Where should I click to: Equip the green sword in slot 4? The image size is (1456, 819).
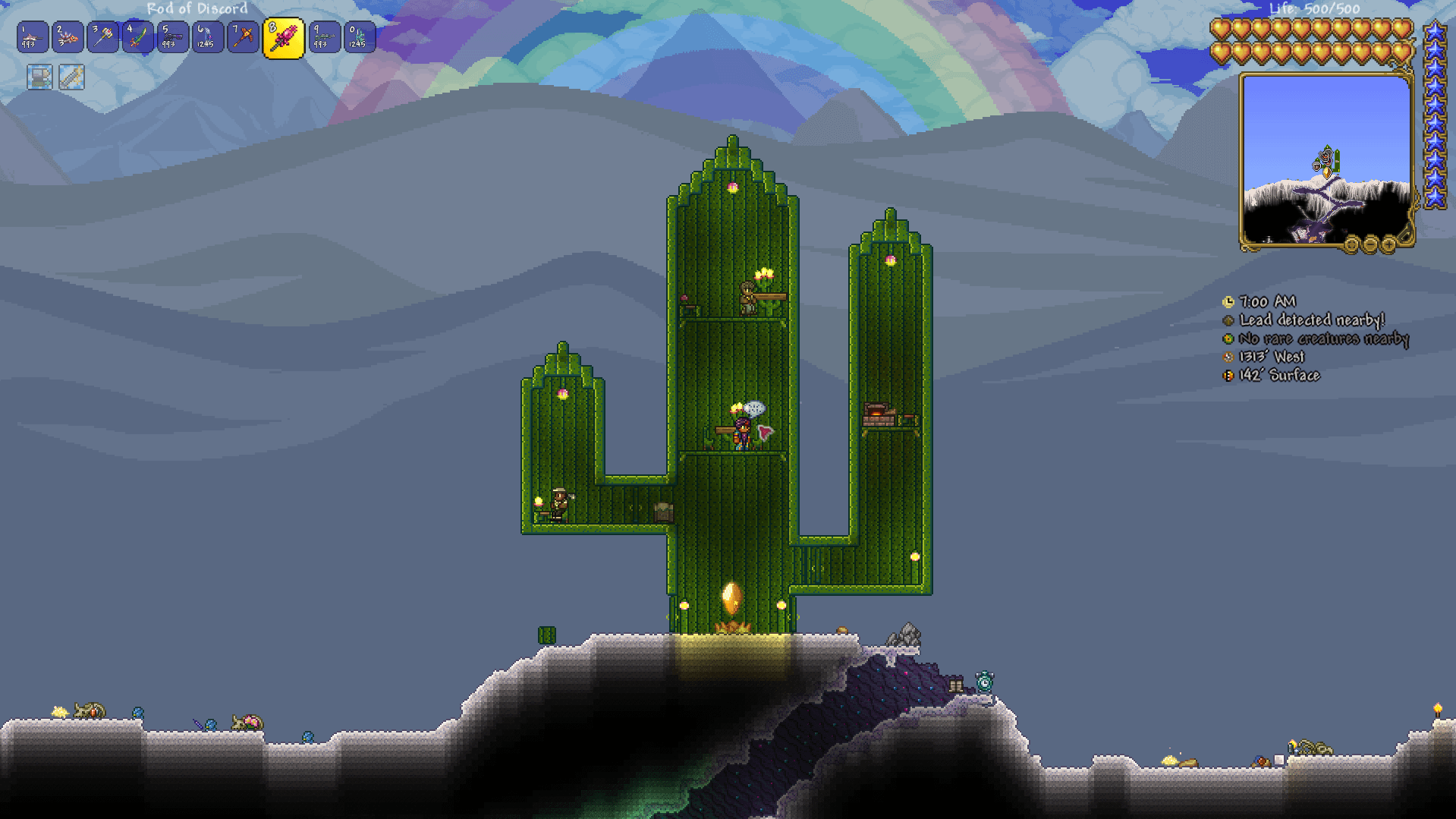138,37
